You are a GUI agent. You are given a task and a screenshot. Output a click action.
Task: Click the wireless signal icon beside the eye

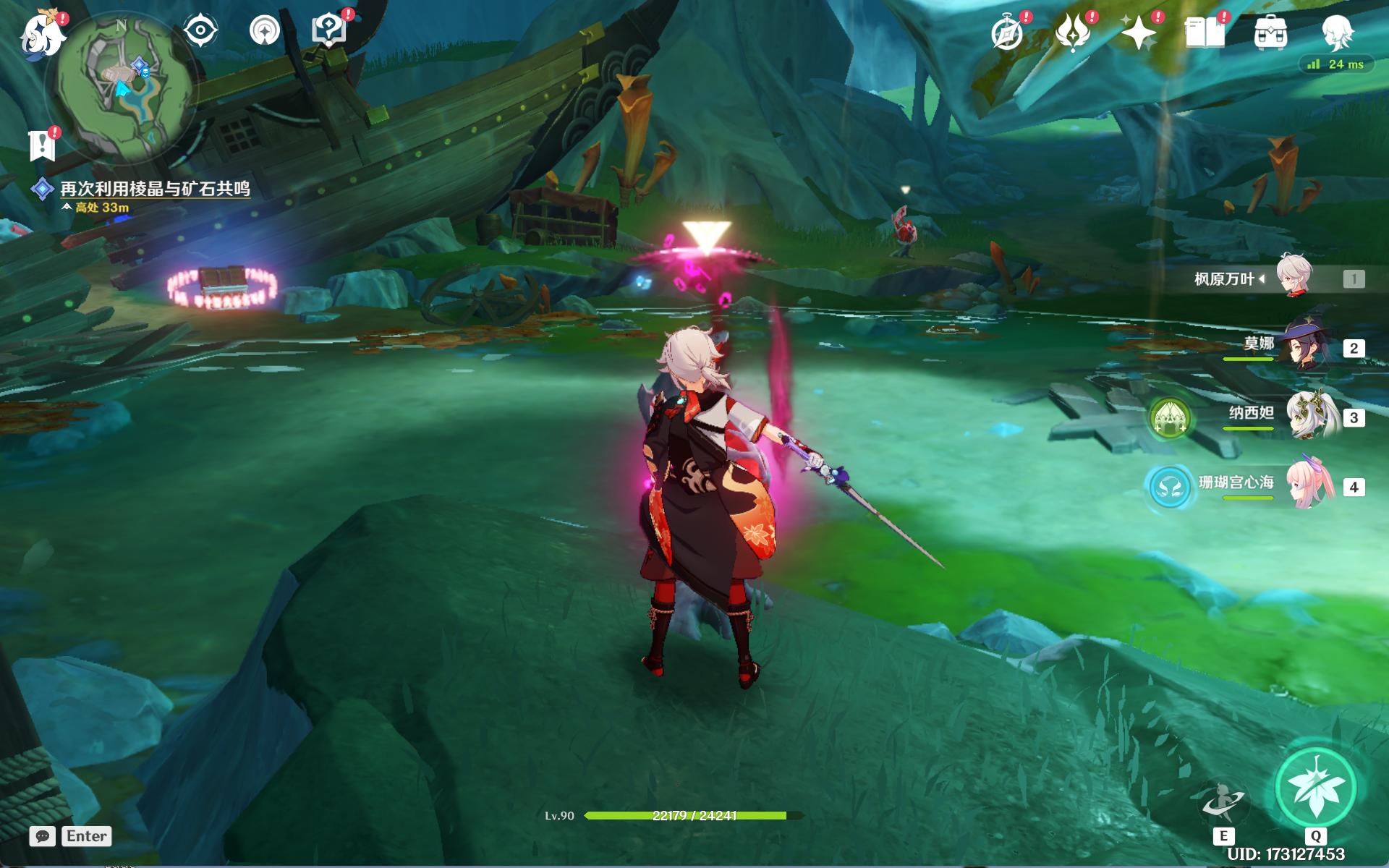click(264, 31)
